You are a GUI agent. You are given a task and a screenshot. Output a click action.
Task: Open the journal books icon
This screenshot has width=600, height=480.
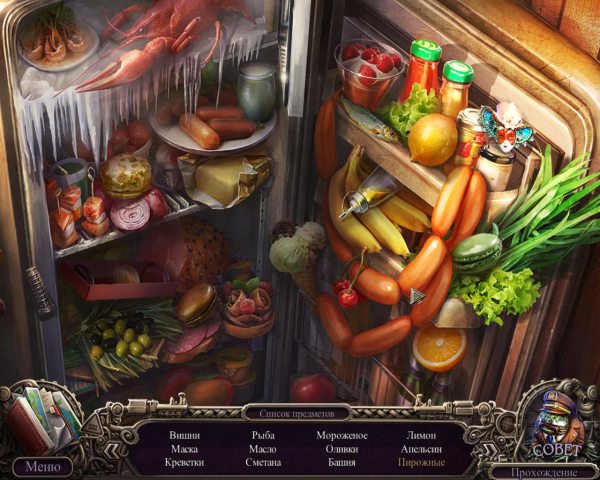pos(42,418)
